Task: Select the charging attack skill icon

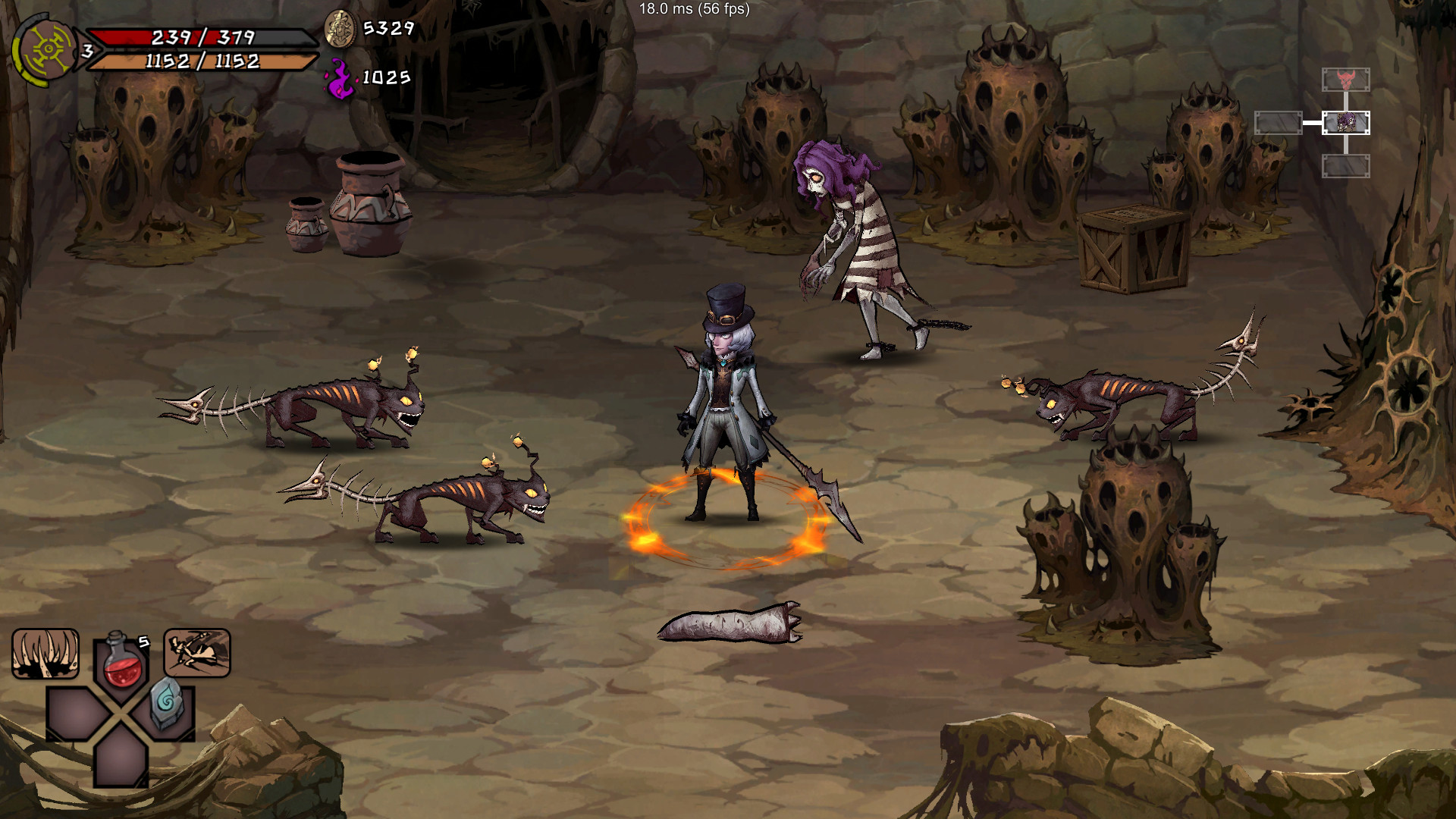Action: [195, 654]
